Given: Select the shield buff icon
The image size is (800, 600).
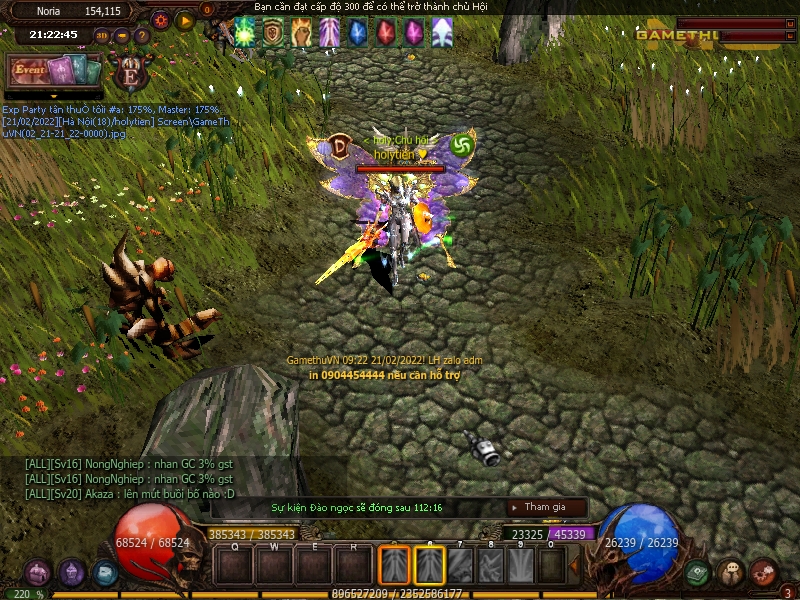Looking at the screenshot, I should 272,33.
